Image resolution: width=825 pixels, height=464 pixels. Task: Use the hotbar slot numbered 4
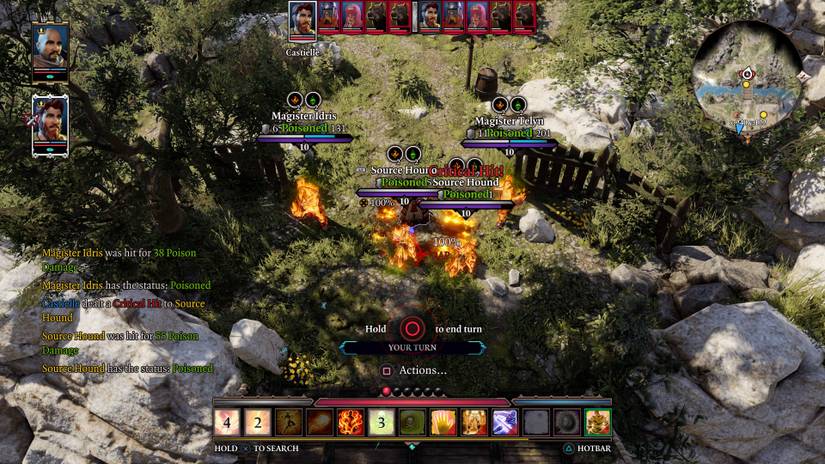click(226, 422)
